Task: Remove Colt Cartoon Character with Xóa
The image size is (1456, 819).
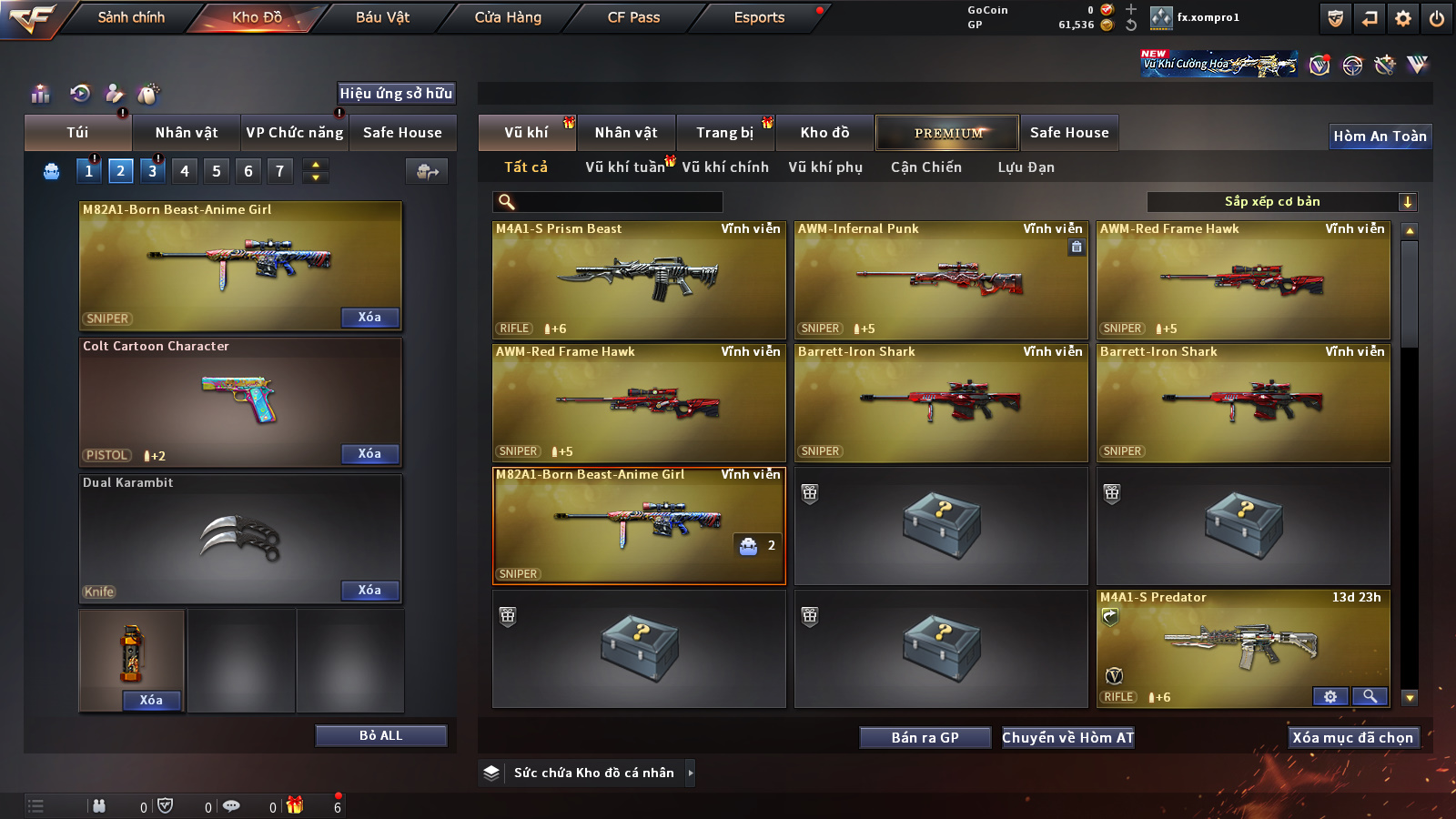Action: click(x=369, y=454)
